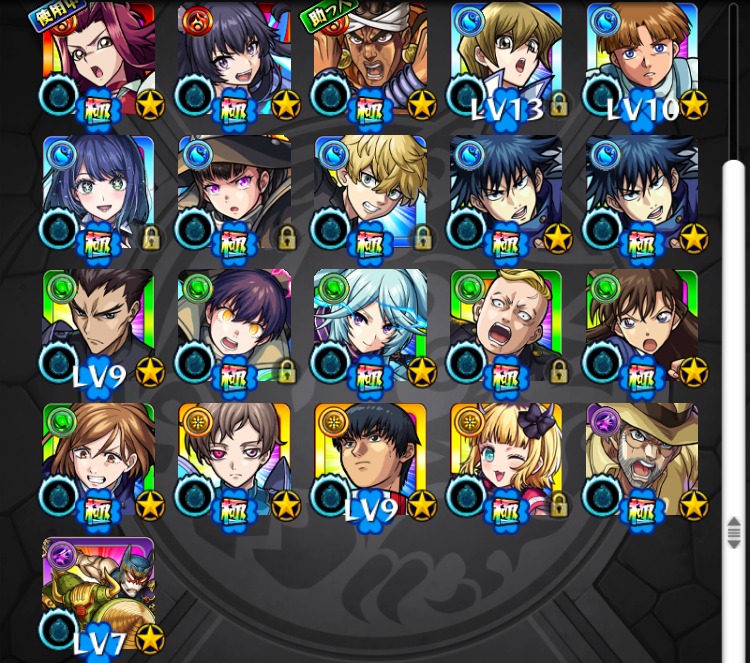Select the red-haired woman marked 使用中
Screen dimensions: 750x663
99,60
